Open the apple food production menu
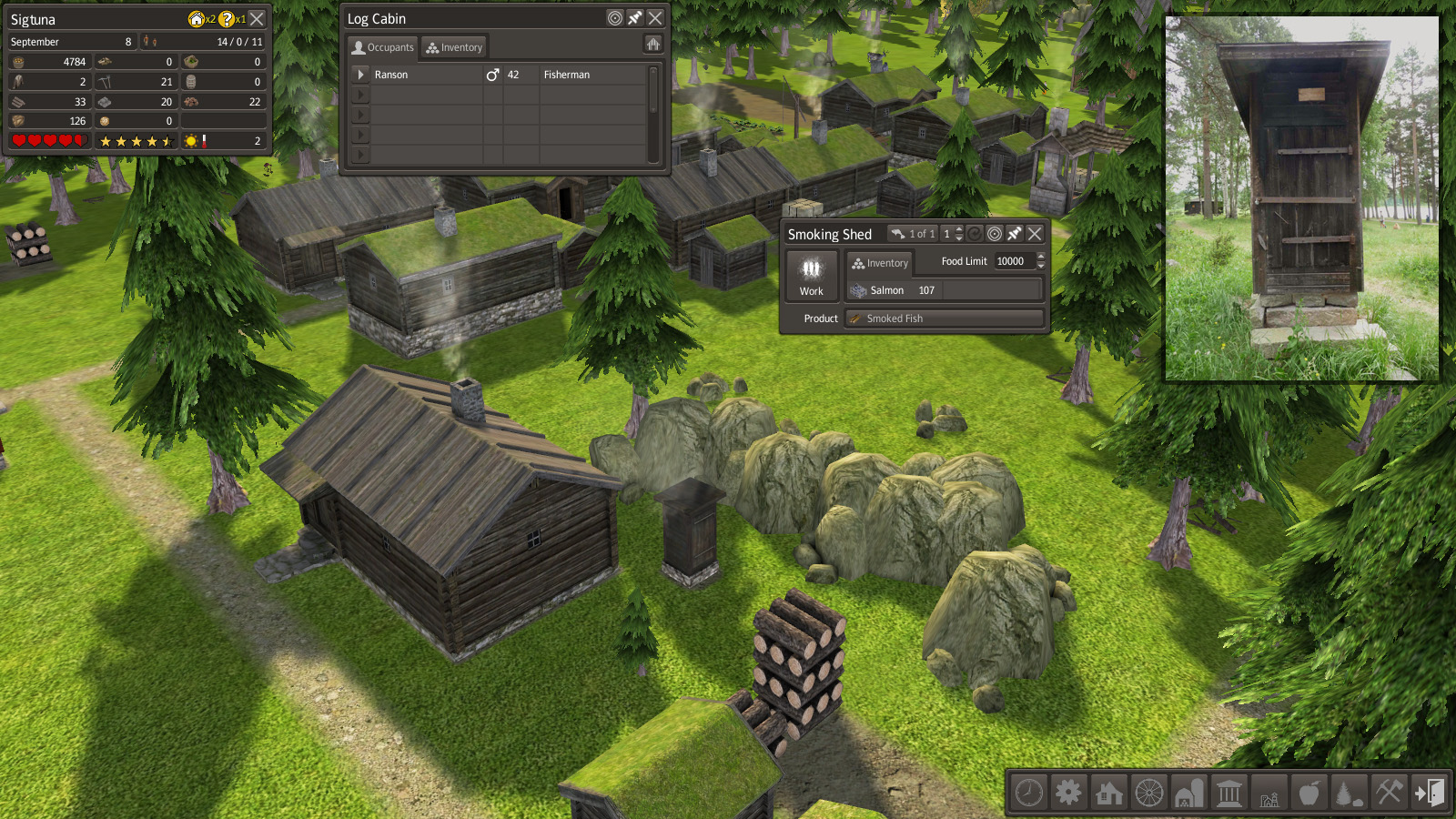Image resolution: width=1456 pixels, height=819 pixels. (x=1309, y=793)
